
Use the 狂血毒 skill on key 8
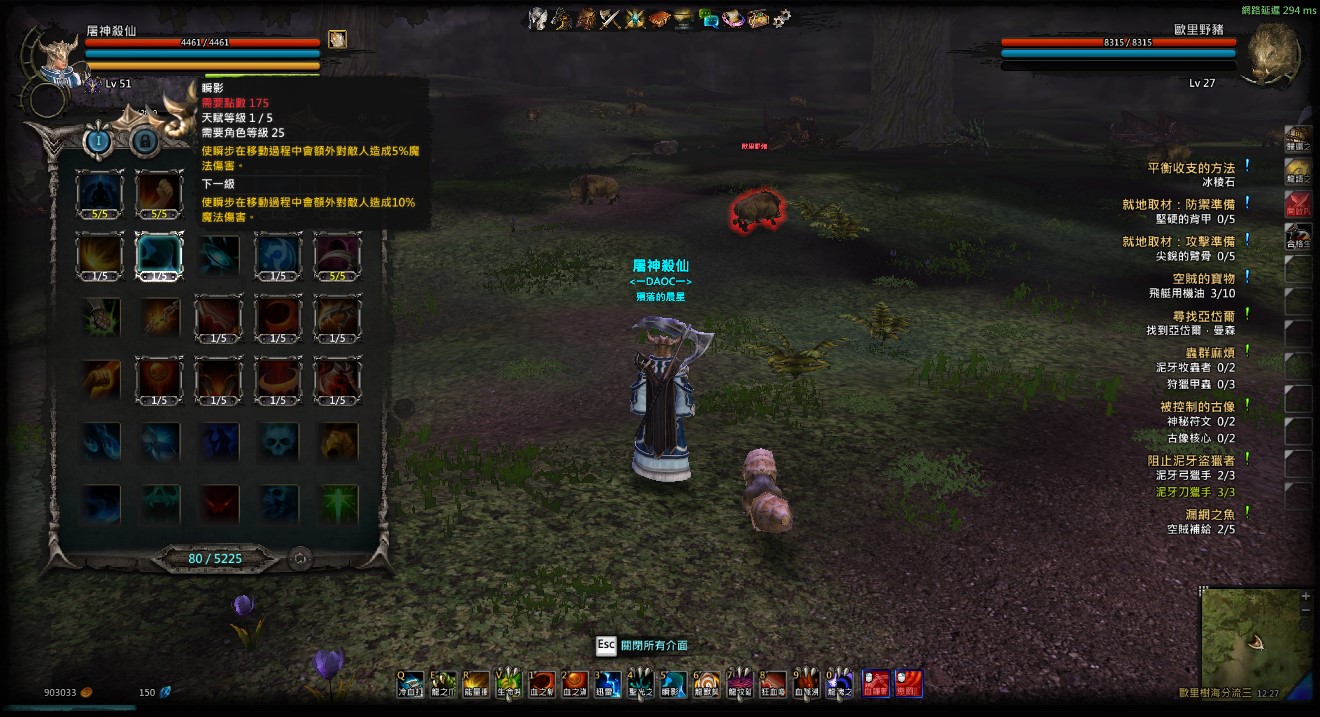click(772, 684)
